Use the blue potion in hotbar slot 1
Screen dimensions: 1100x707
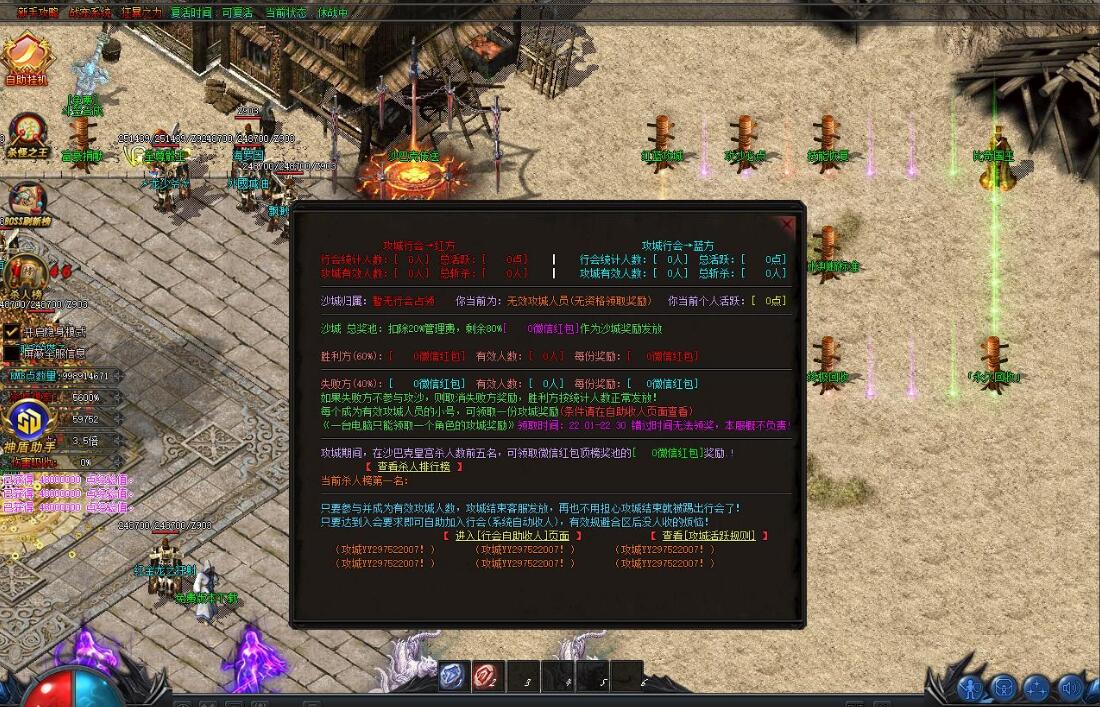(451, 676)
